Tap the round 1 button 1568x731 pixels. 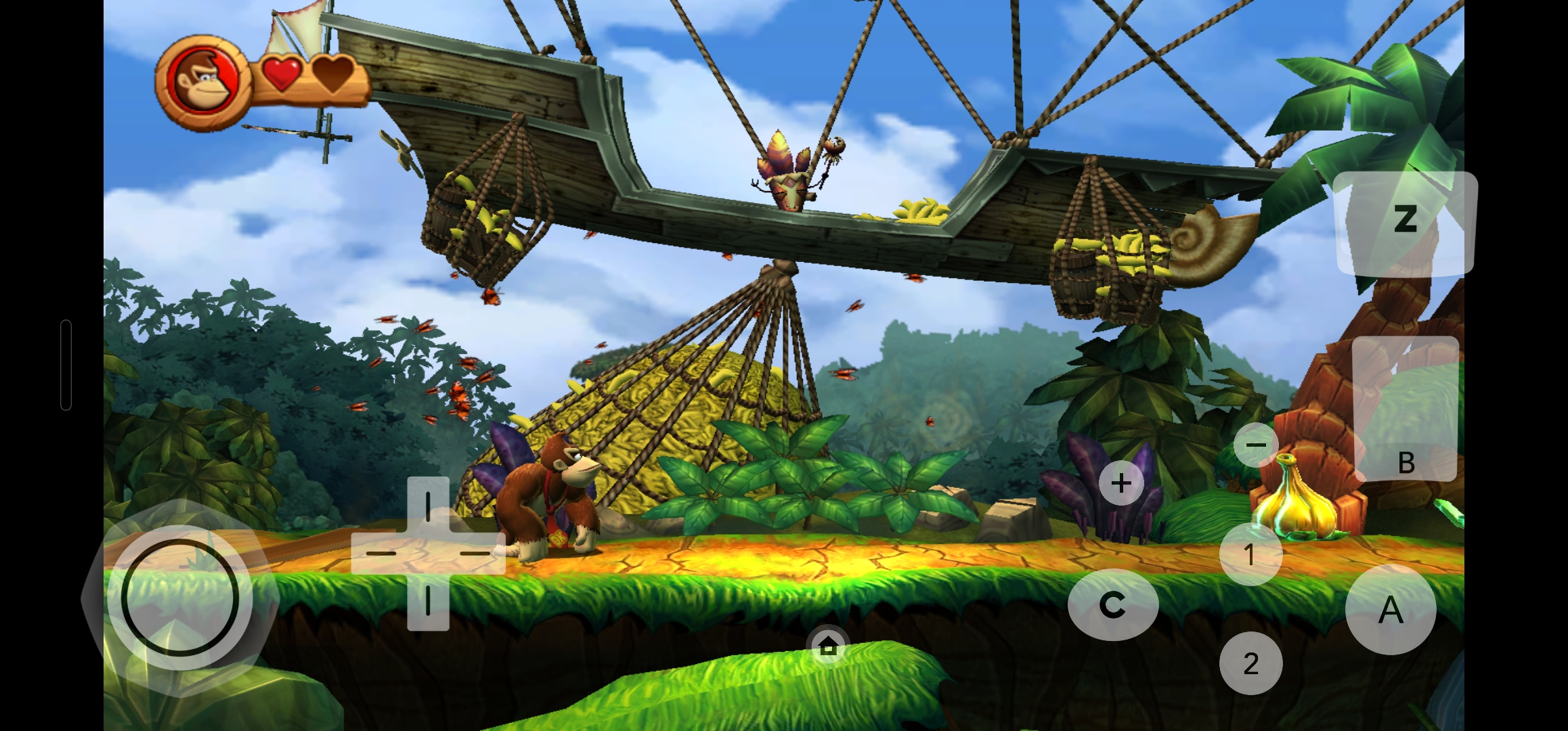pyautogui.click(x=1250, y=554)
